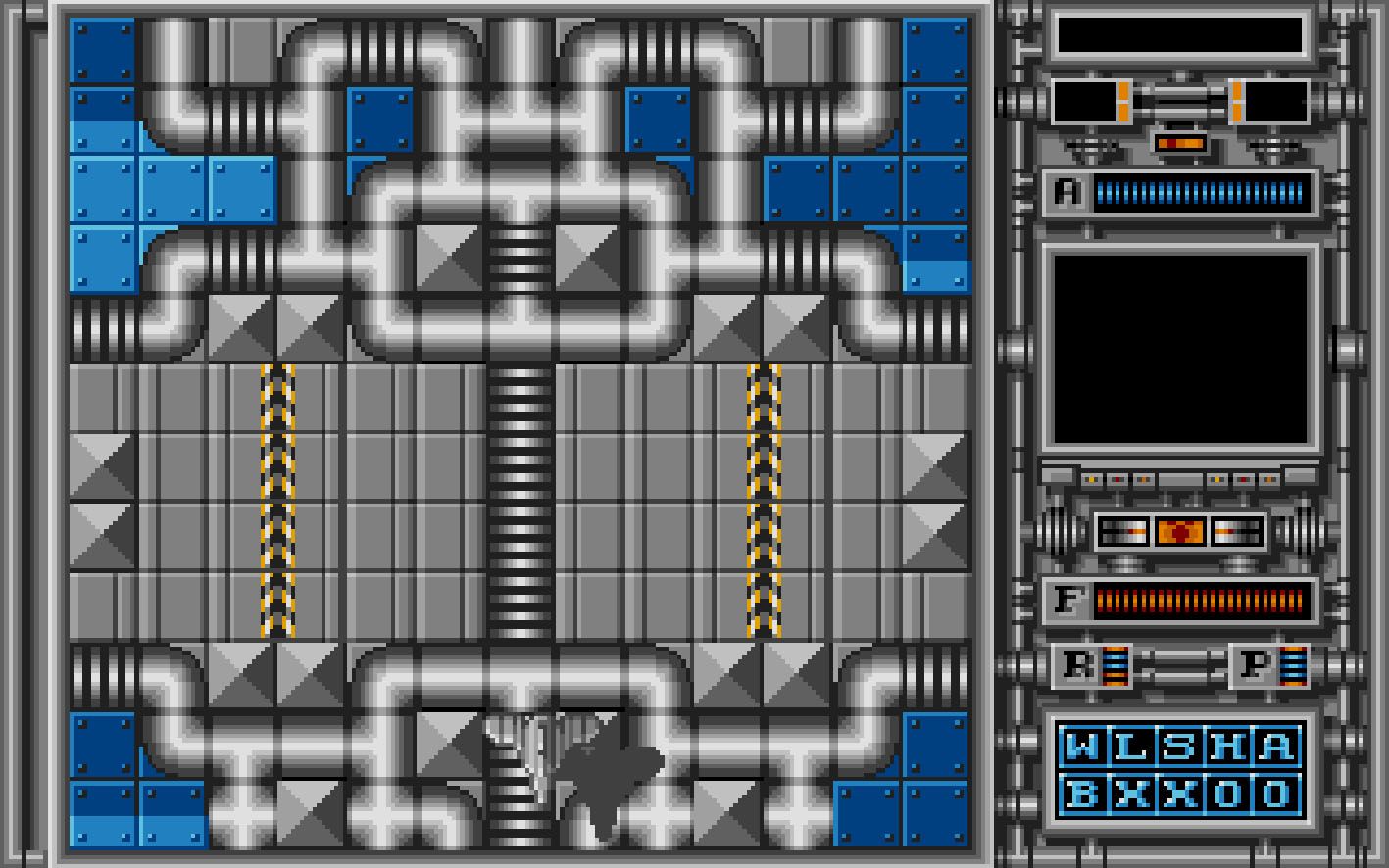
Task: Select the W power-up tile
Action: pyautogui.click(x=1082, y=747)
